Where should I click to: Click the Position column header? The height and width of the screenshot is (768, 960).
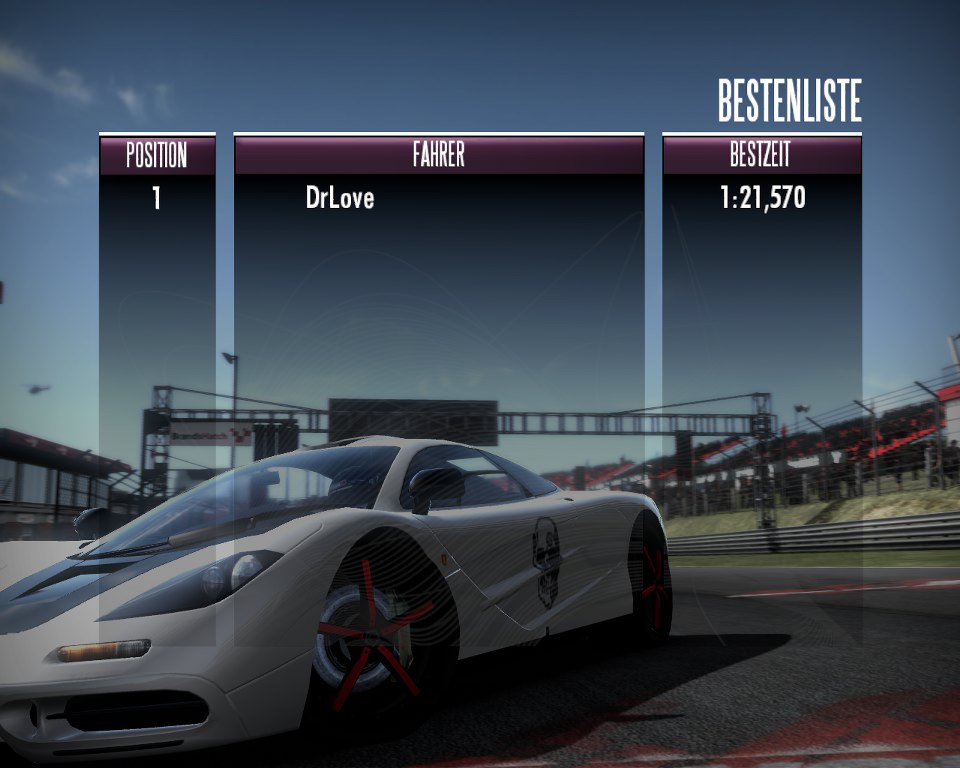click(x=157, y=155)
